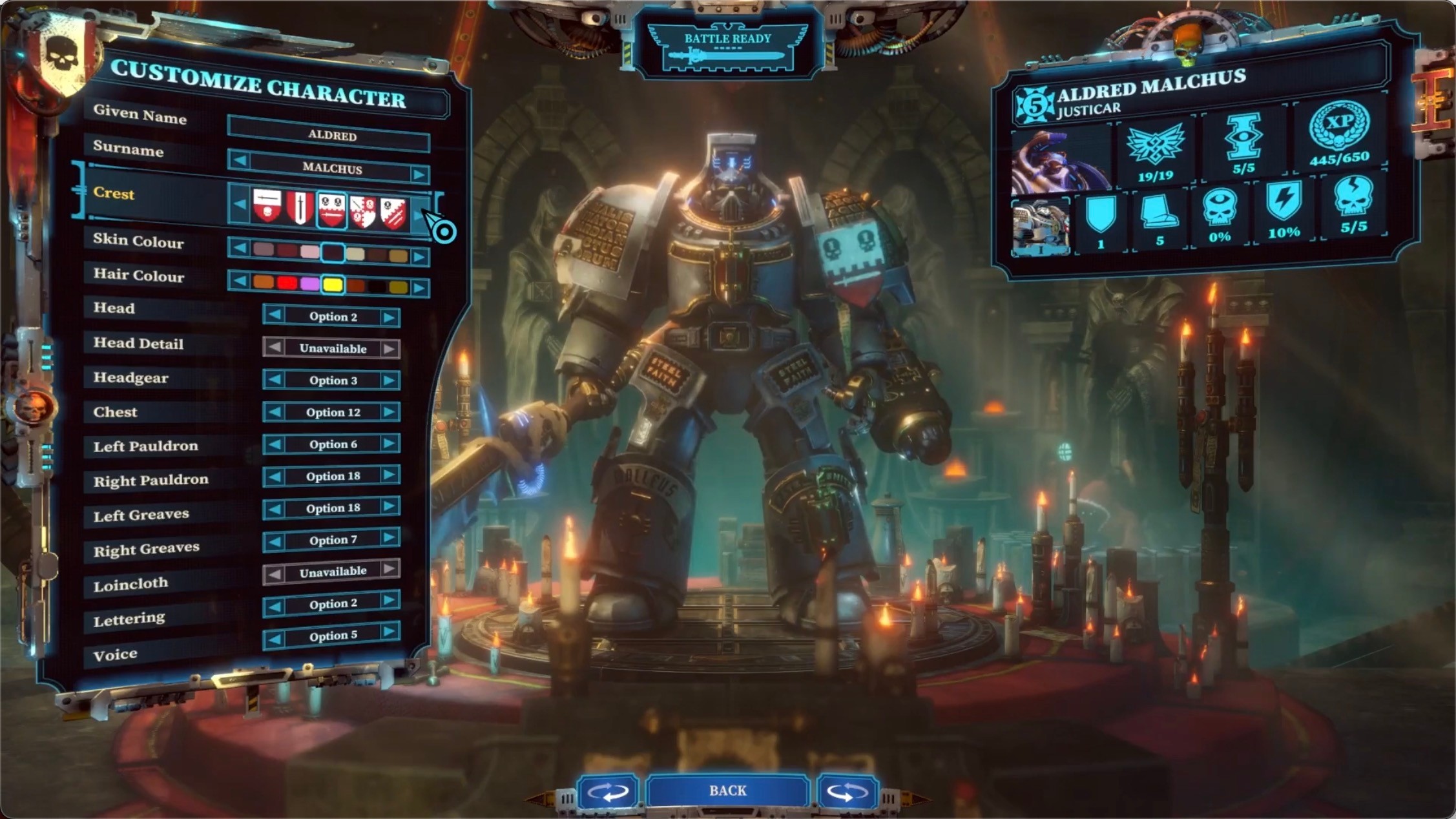Click the BACK button

tap(727, 791)
